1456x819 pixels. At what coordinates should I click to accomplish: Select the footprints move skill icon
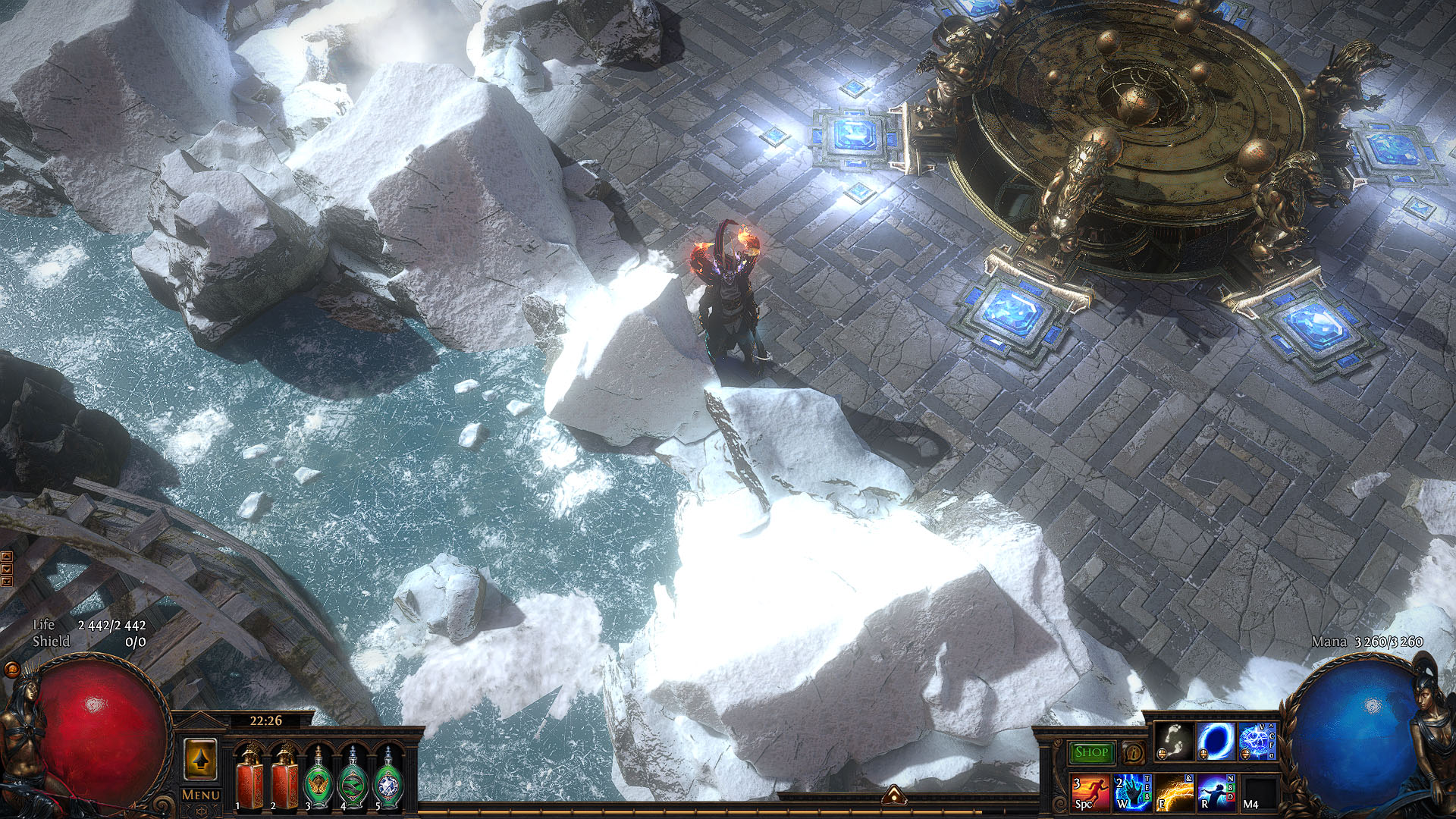tap(1172, 742)
